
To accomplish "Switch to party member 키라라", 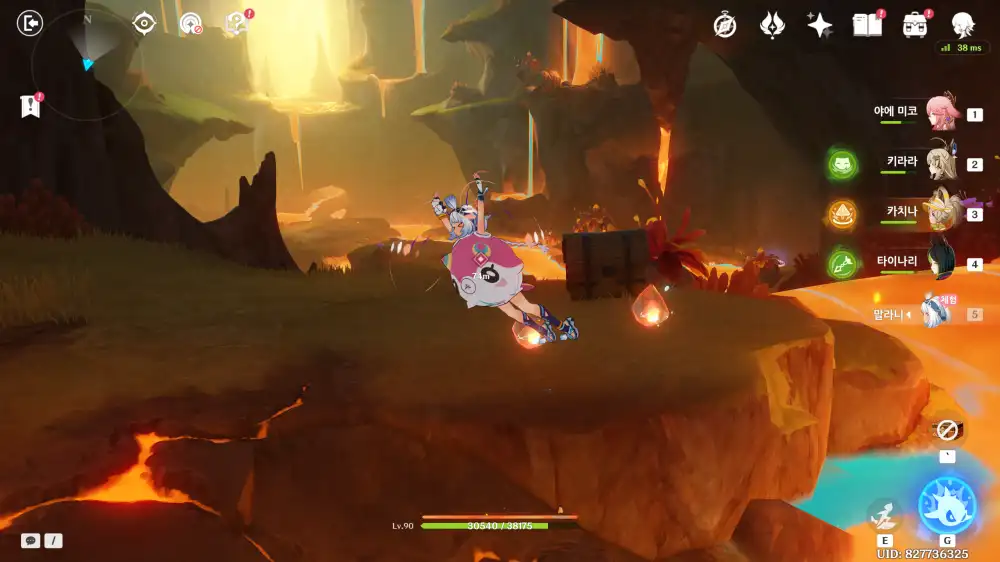I will point(941,162).
